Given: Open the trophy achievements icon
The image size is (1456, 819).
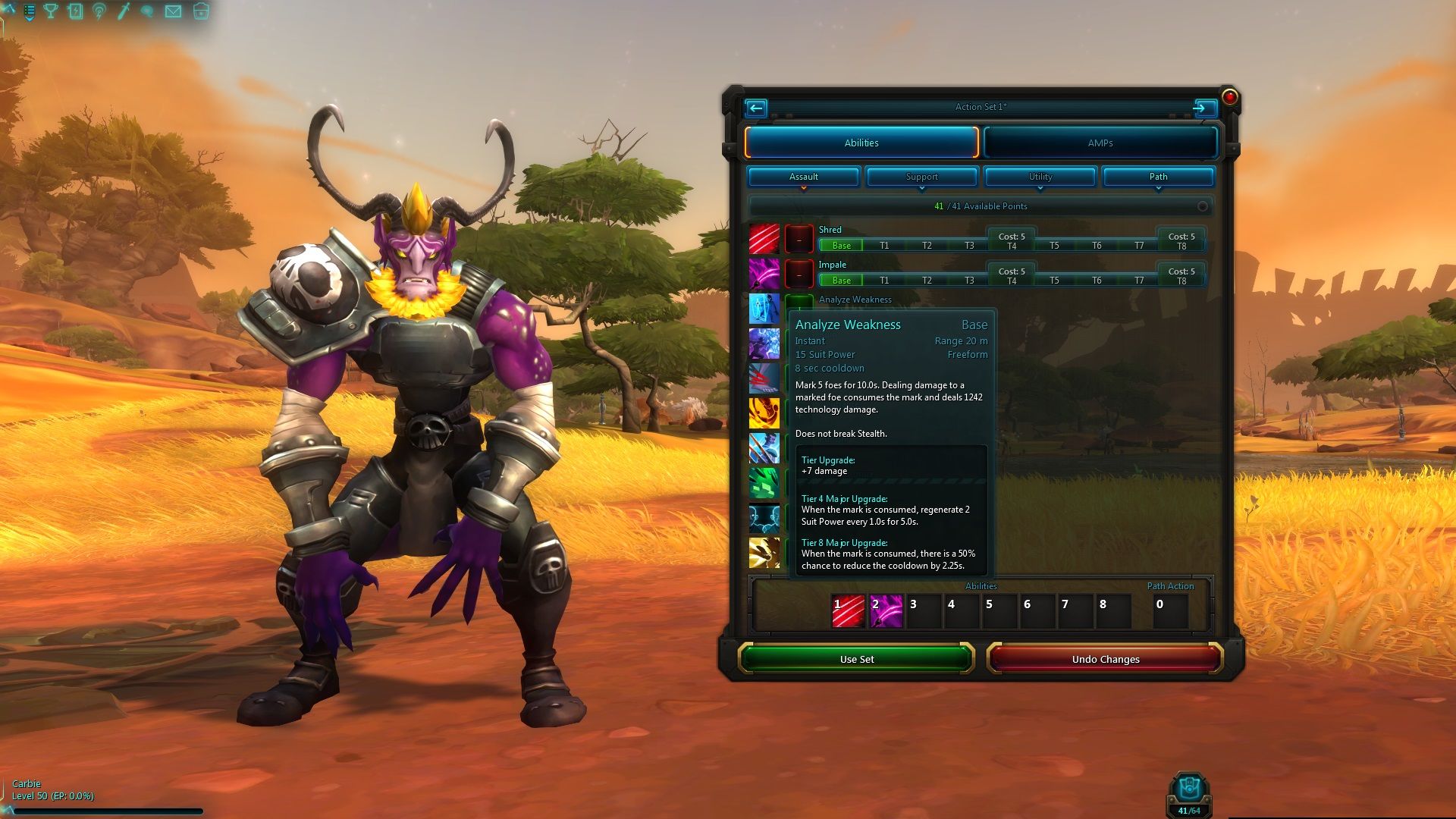Looking at the screenshot, I should click(51, 11).
